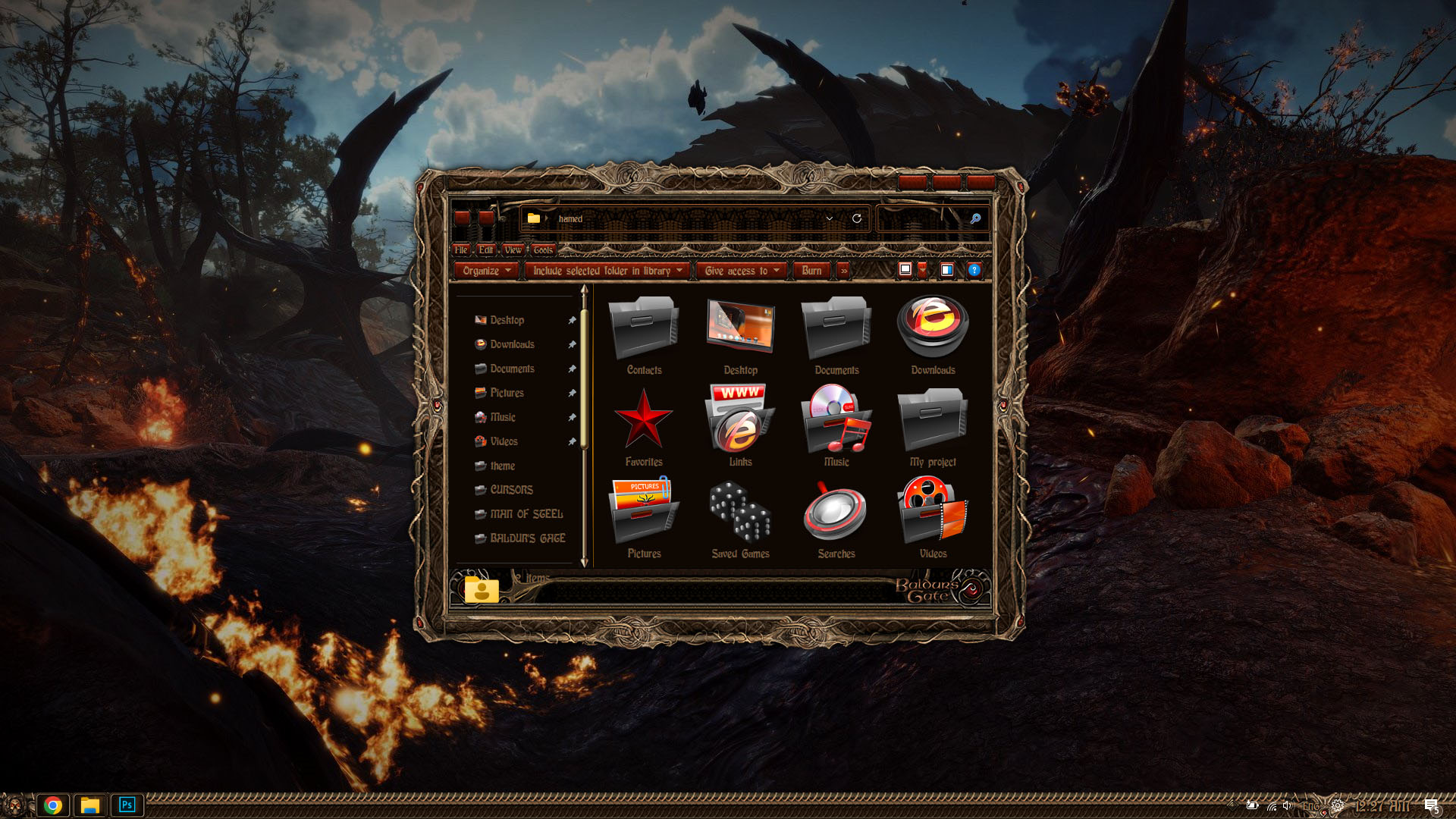
Task: Click the blue help question mark
Action: [x=974, y=270]
